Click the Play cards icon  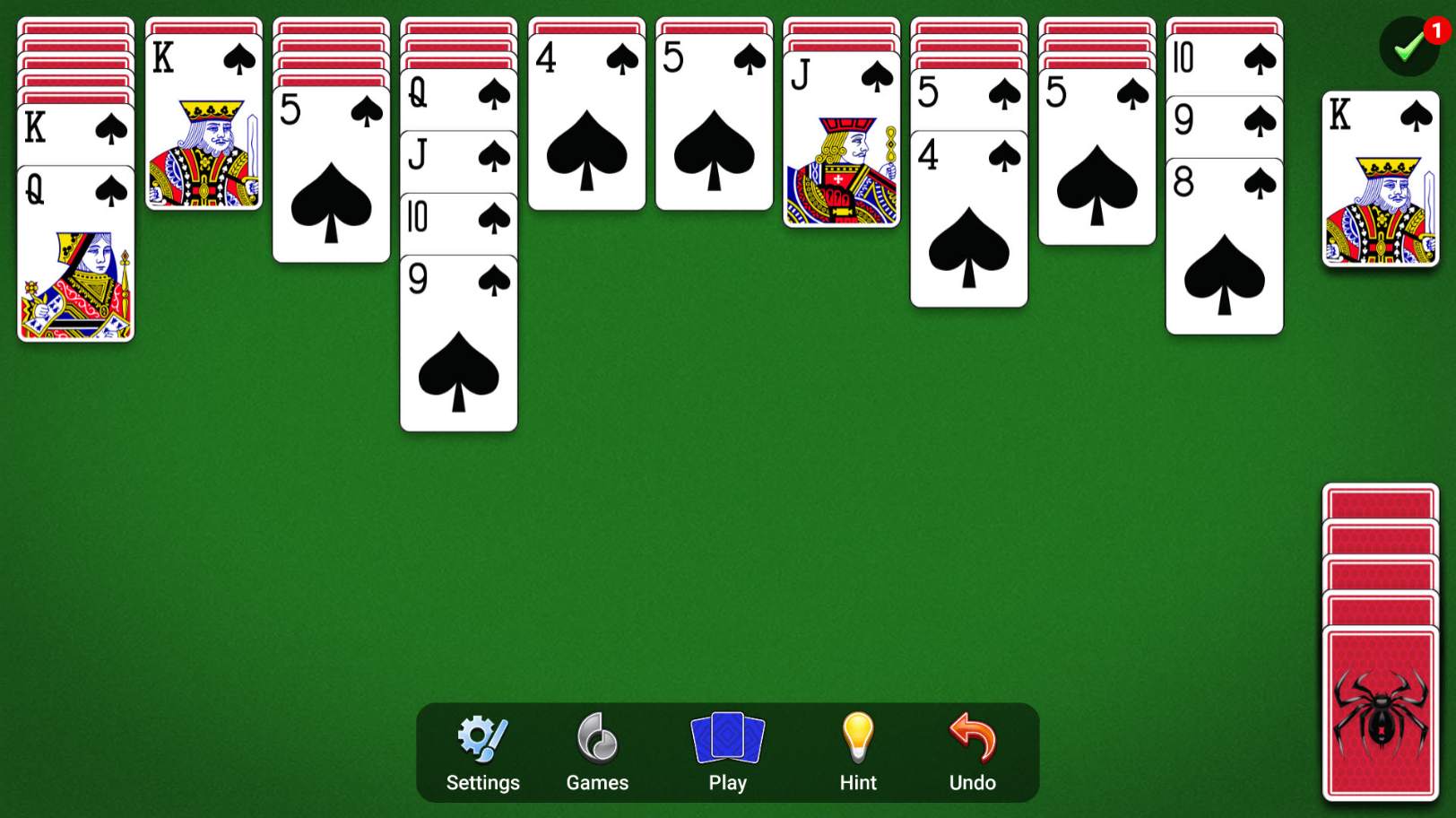click(726, 740)
